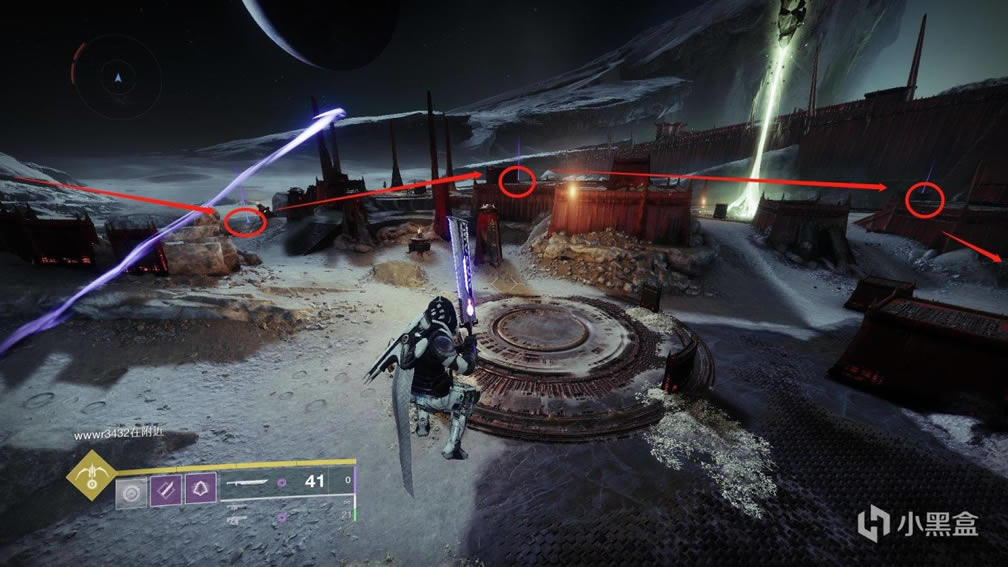The image size is (1008, 567).
Task: Use the purple melee ability icon
Action: (x=165, y=490)
